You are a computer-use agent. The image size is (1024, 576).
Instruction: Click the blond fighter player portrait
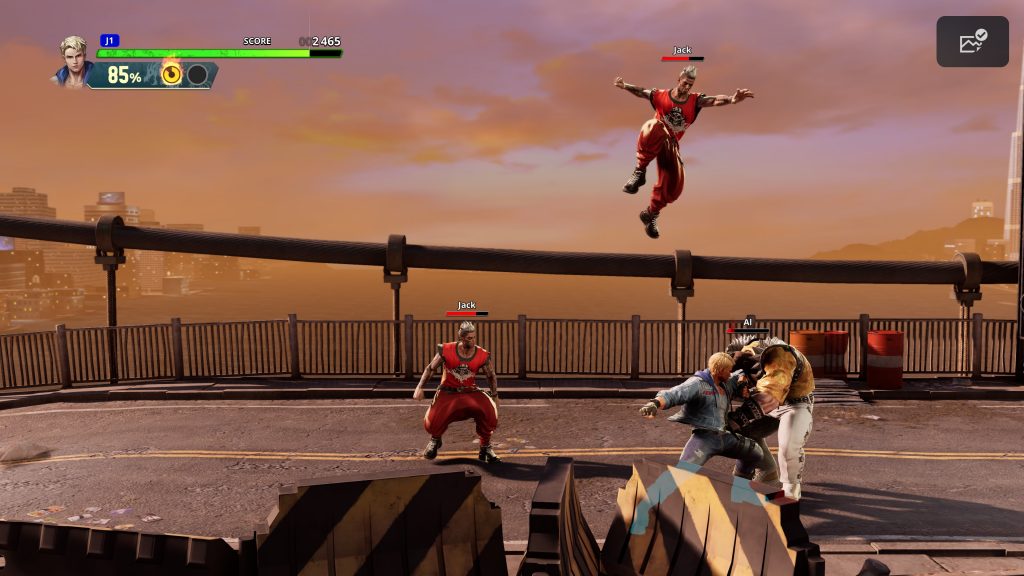pyautogui.click(x=72, y=60)
